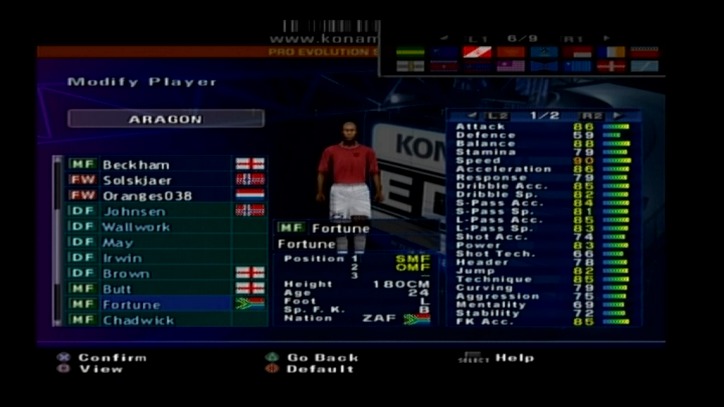Click the 1/2 stats page indicator
Screen dimensions: 724x407
pos(543,116)
